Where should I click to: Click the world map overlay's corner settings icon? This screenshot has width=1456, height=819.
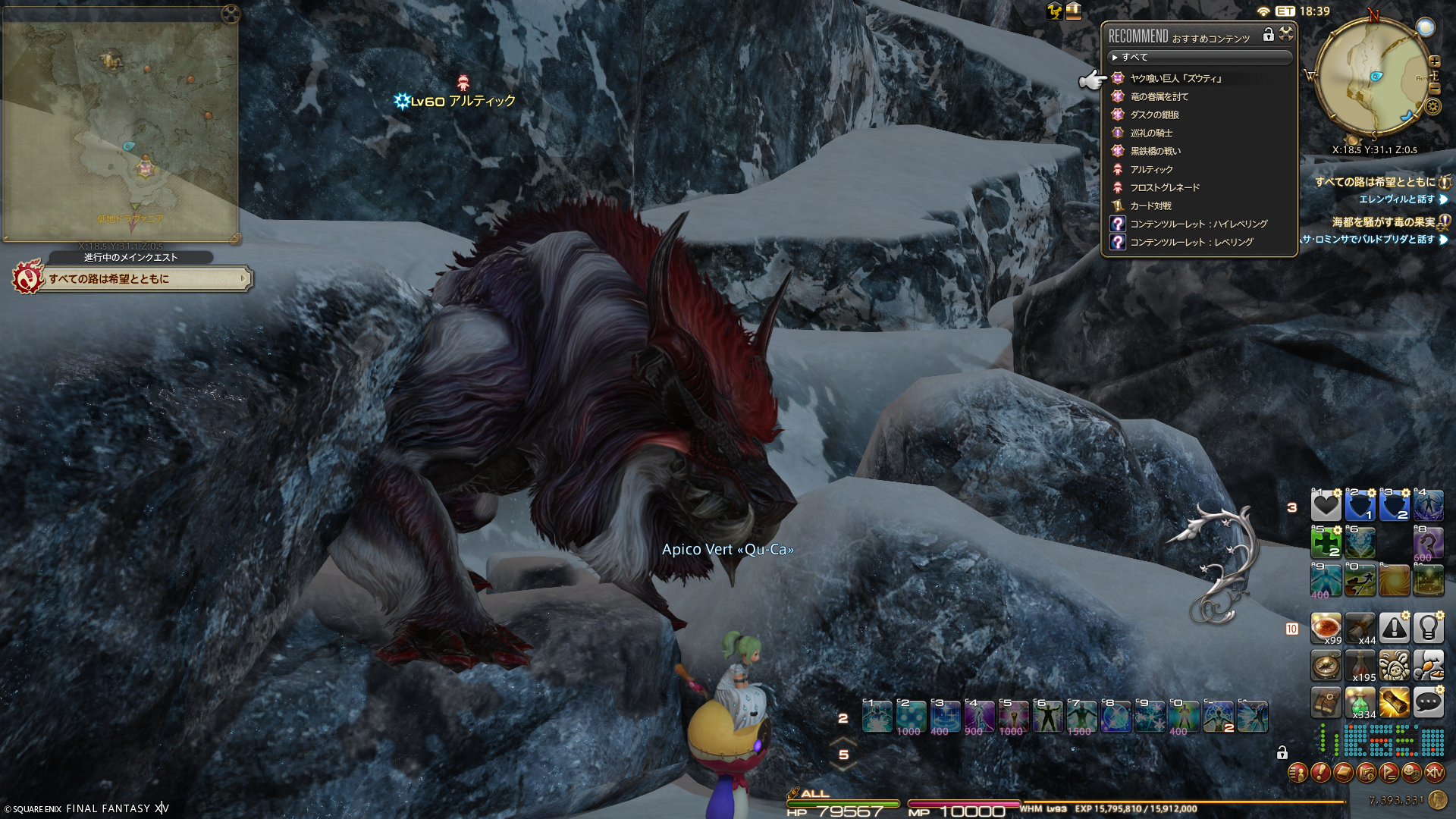pos(231,14)
